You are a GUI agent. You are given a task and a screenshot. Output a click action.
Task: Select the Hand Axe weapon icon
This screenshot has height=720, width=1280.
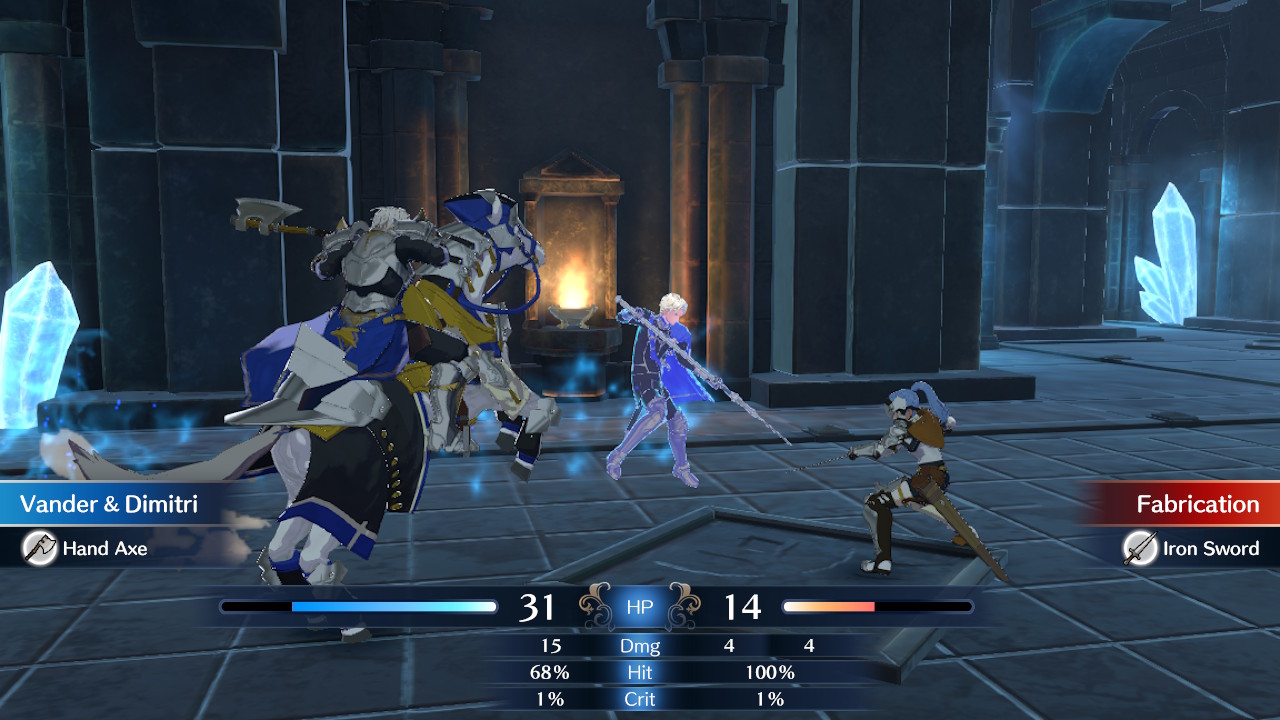coord(40,548)
